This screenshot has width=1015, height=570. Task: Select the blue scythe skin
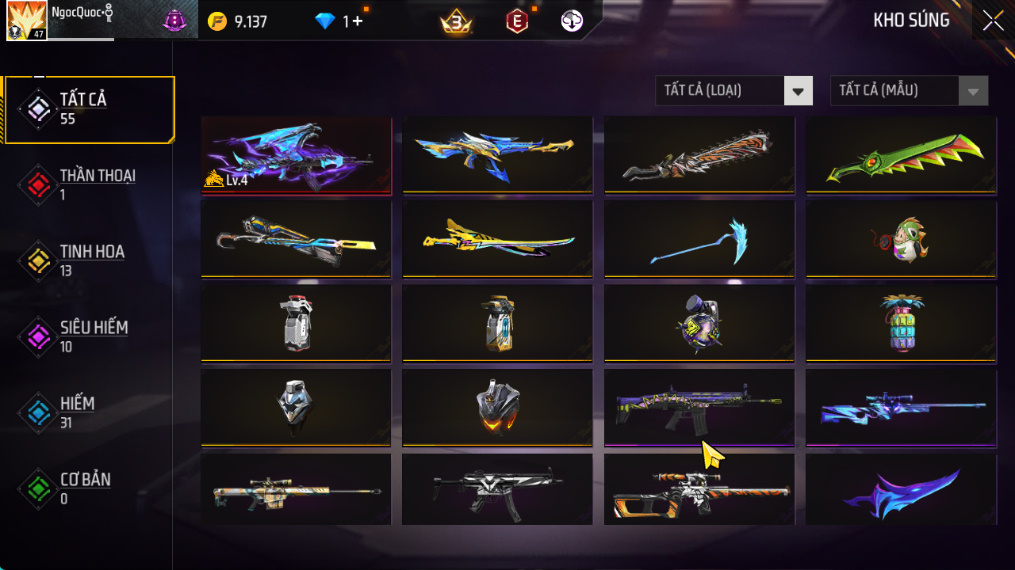tap(699, 240)
